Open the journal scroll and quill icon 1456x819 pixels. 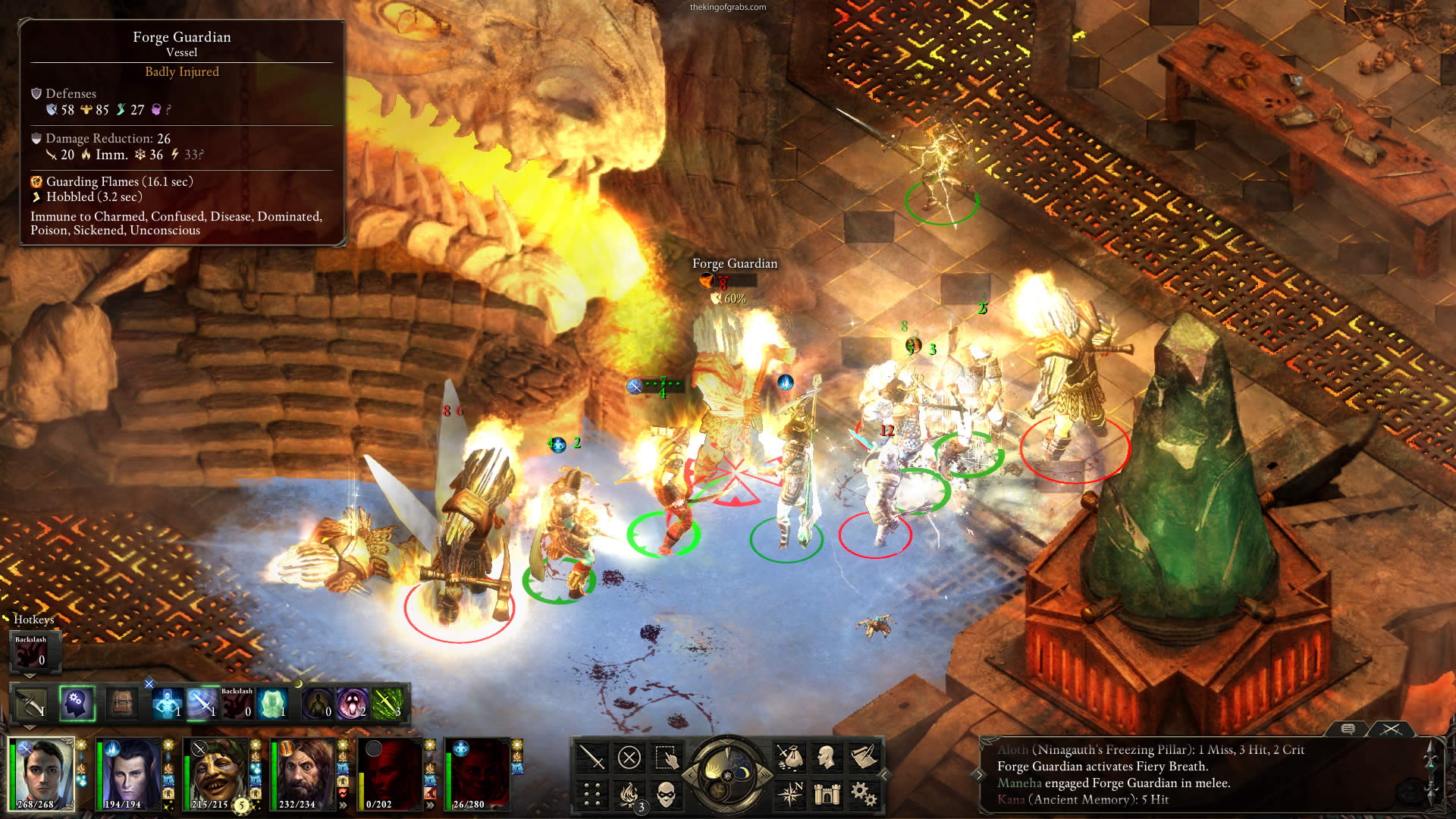[x=863, y=757]
